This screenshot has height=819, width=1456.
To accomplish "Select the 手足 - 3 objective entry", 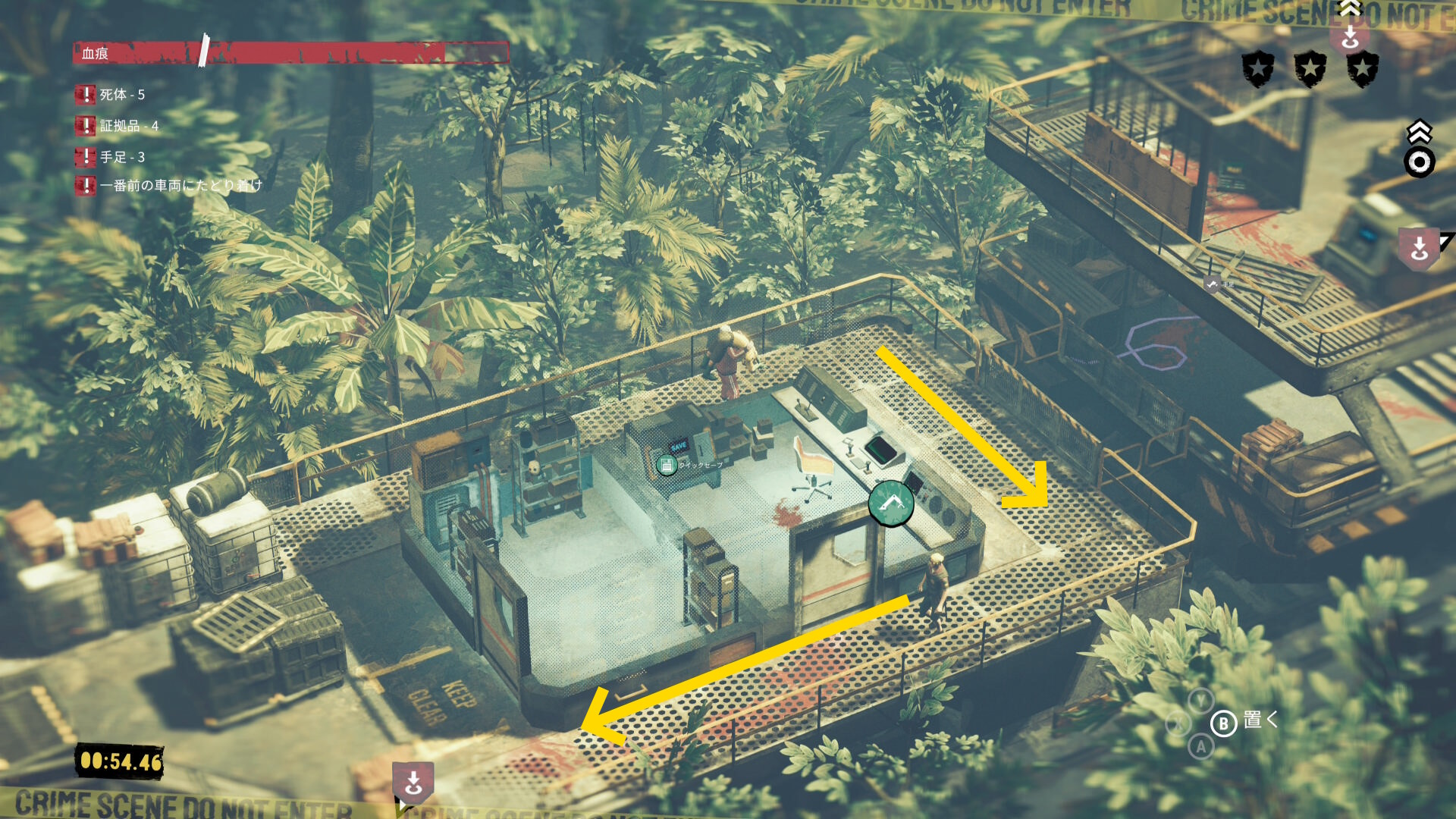I will coord(121,157).
